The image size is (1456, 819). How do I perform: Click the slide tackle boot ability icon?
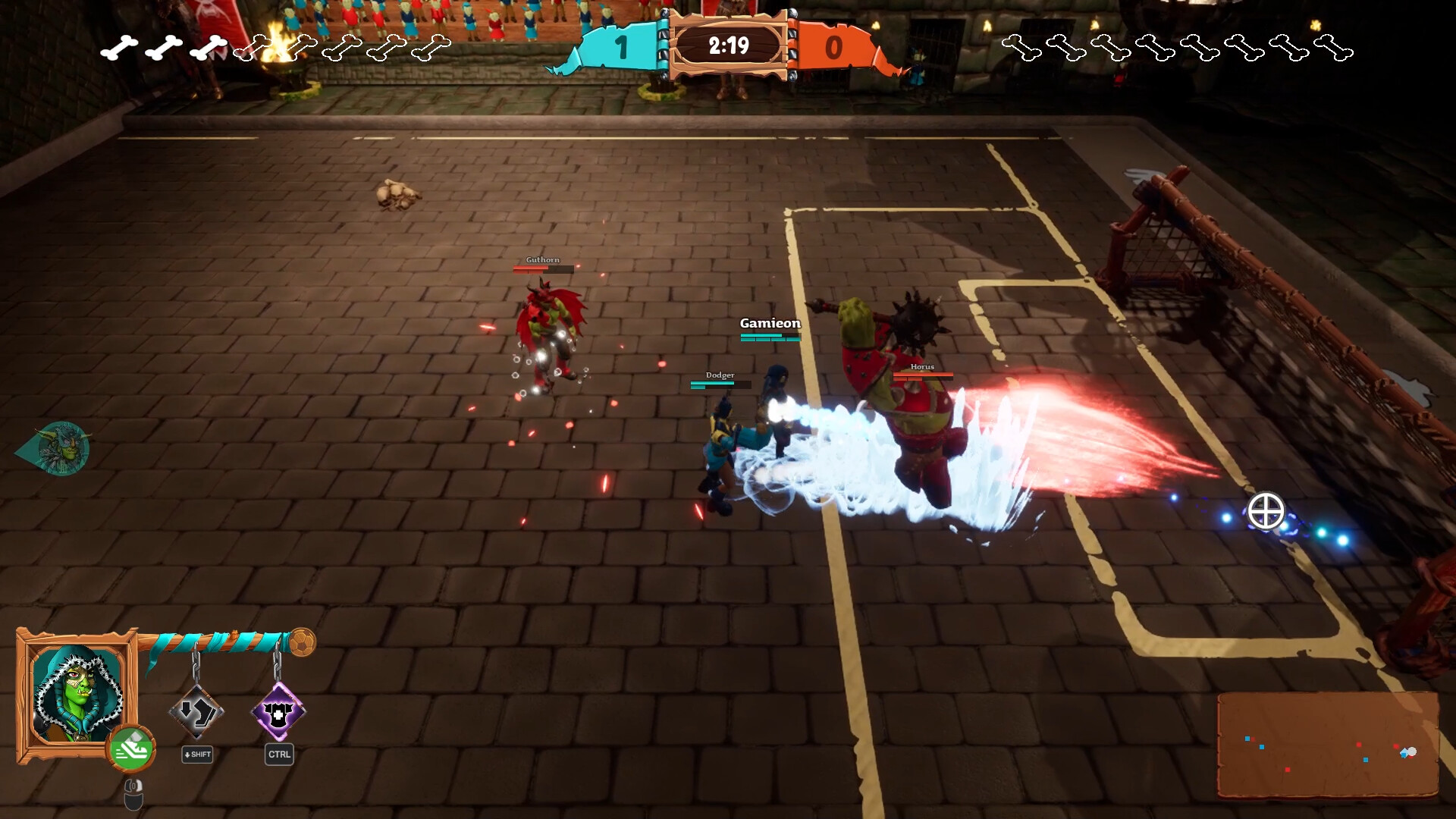coord(196,711)
